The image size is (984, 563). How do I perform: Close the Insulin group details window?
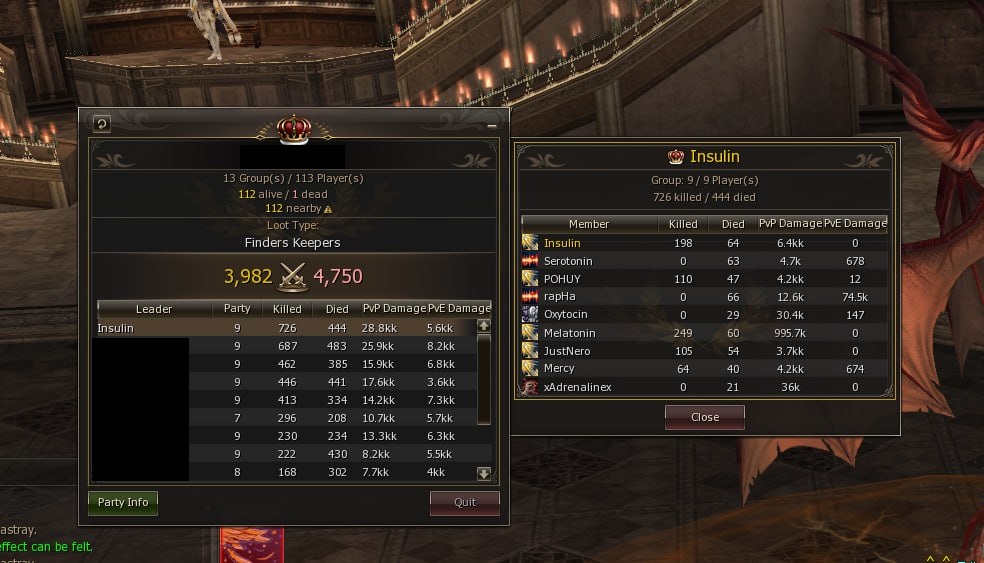tap(704, 417)
